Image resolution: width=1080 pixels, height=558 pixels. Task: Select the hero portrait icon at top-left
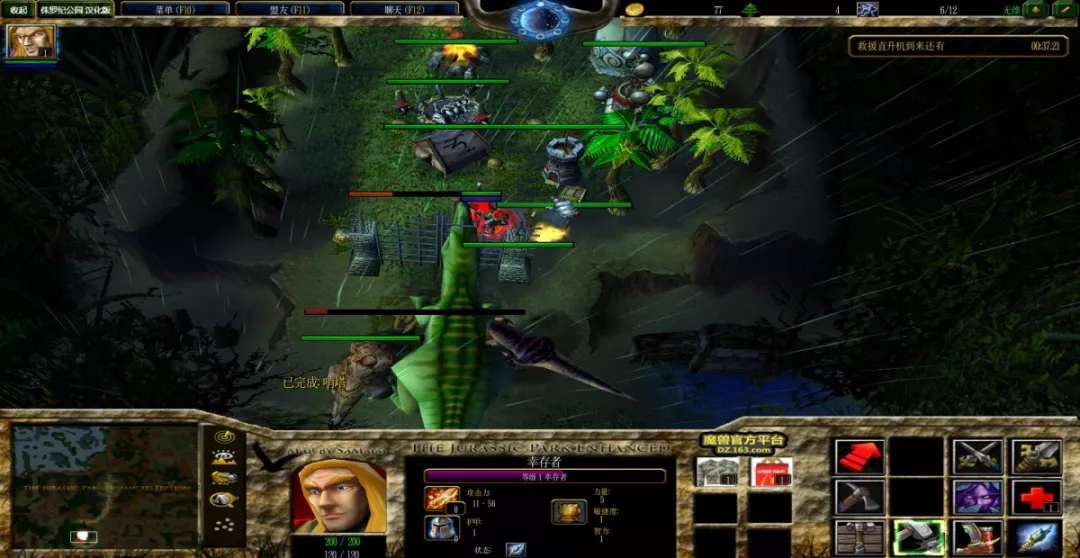point(30,42)
